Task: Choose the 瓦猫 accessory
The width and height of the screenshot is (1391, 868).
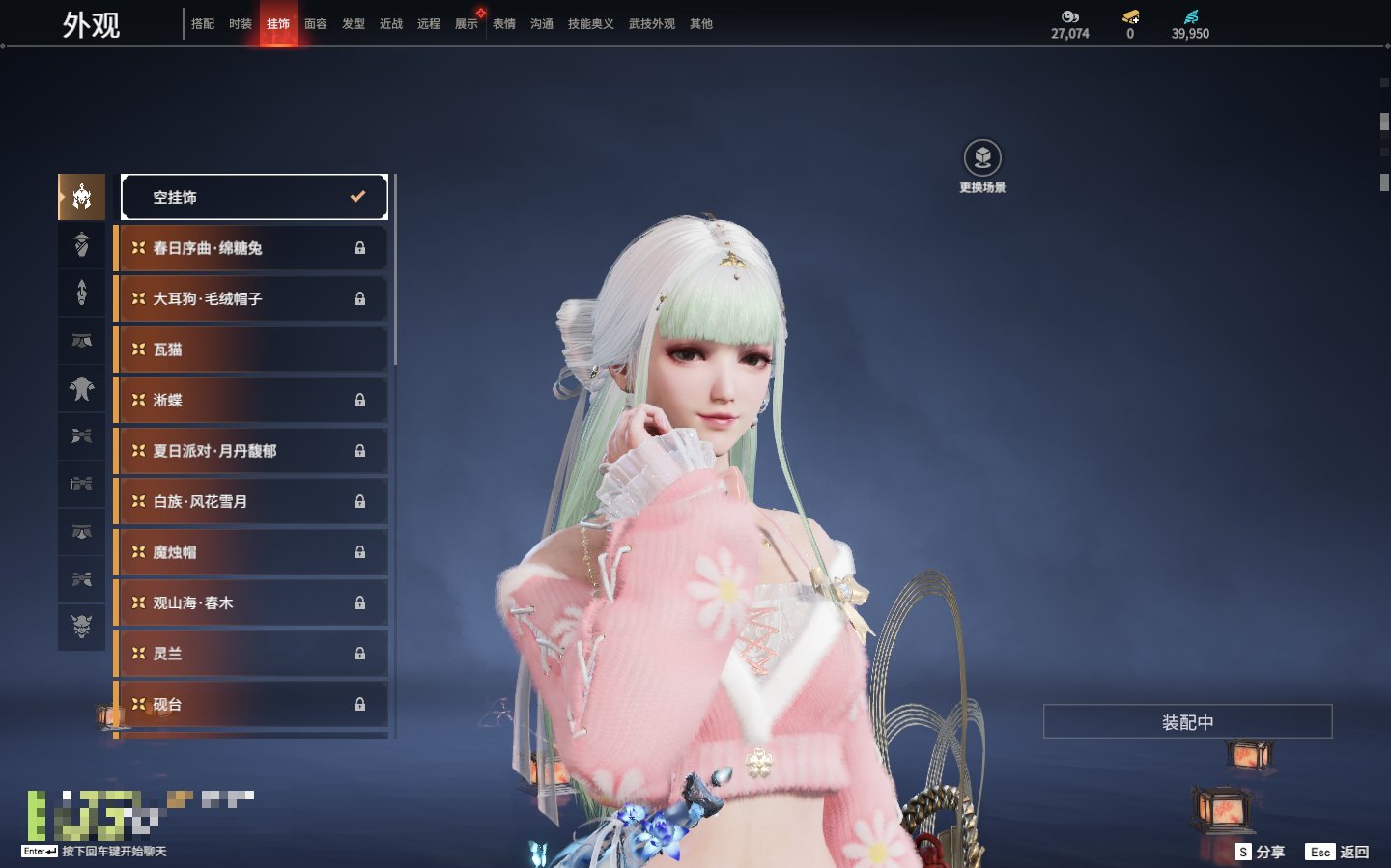Action: click(x=251, y=350)
